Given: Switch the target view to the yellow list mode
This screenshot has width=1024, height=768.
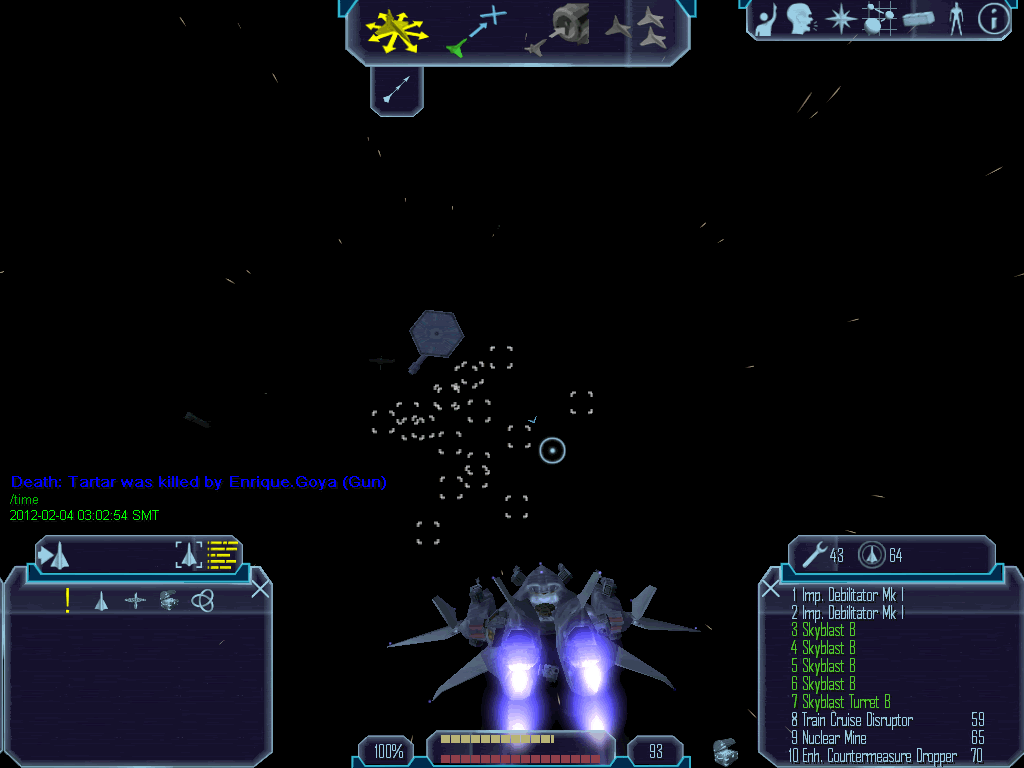Looking at the screenshot, I should coord(223,554).
